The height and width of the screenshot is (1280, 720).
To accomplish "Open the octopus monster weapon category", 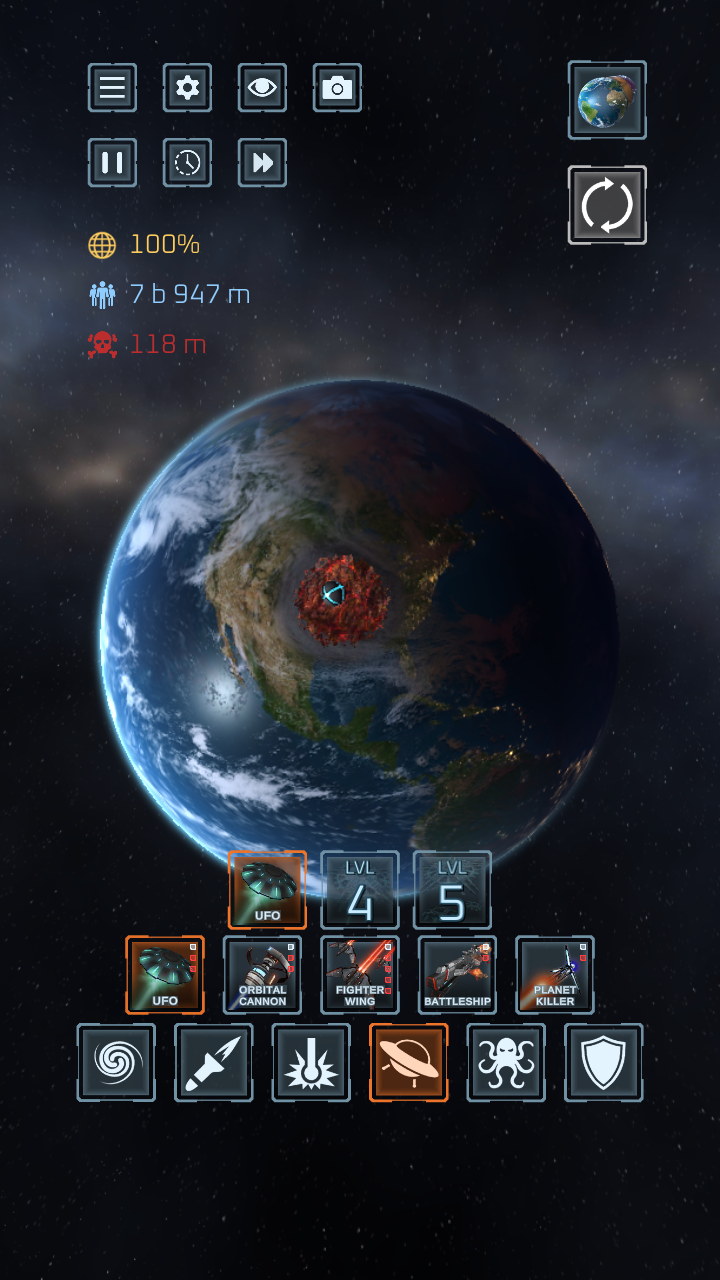I will click(506, 1062).
